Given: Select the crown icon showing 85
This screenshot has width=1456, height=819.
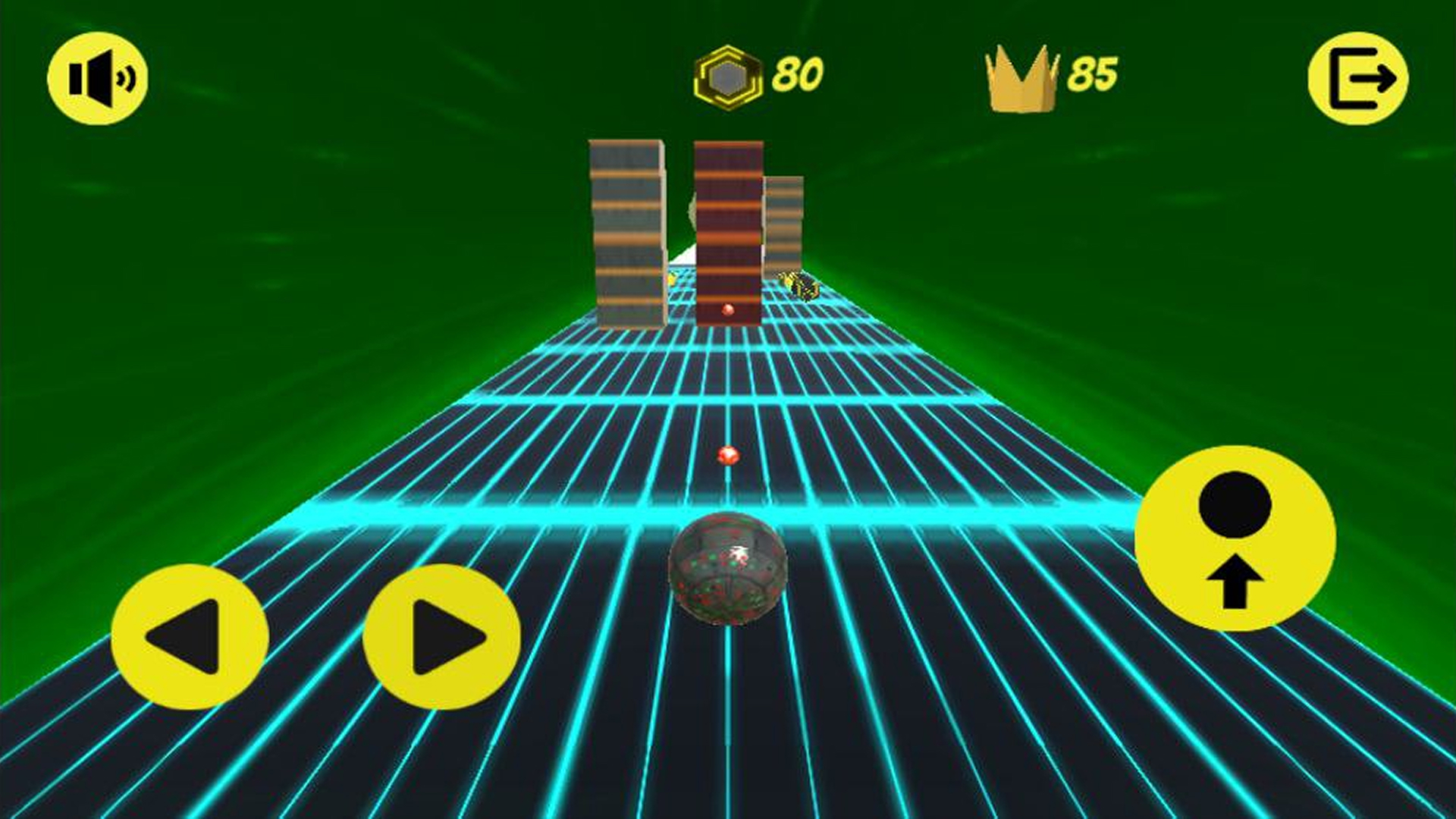Looking at the screenshot, I should click(1021, 76).
